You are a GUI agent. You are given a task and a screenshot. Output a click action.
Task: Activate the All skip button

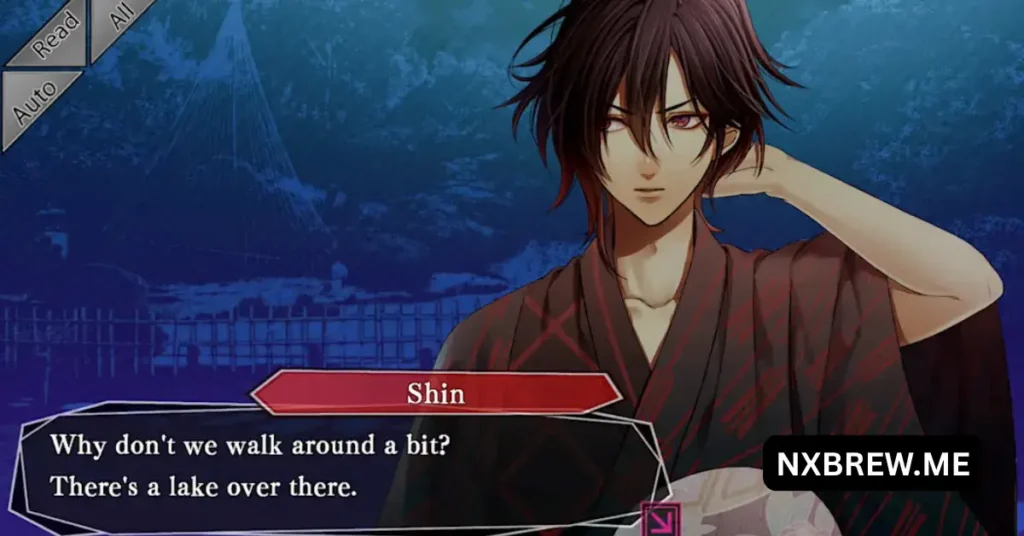118,22
